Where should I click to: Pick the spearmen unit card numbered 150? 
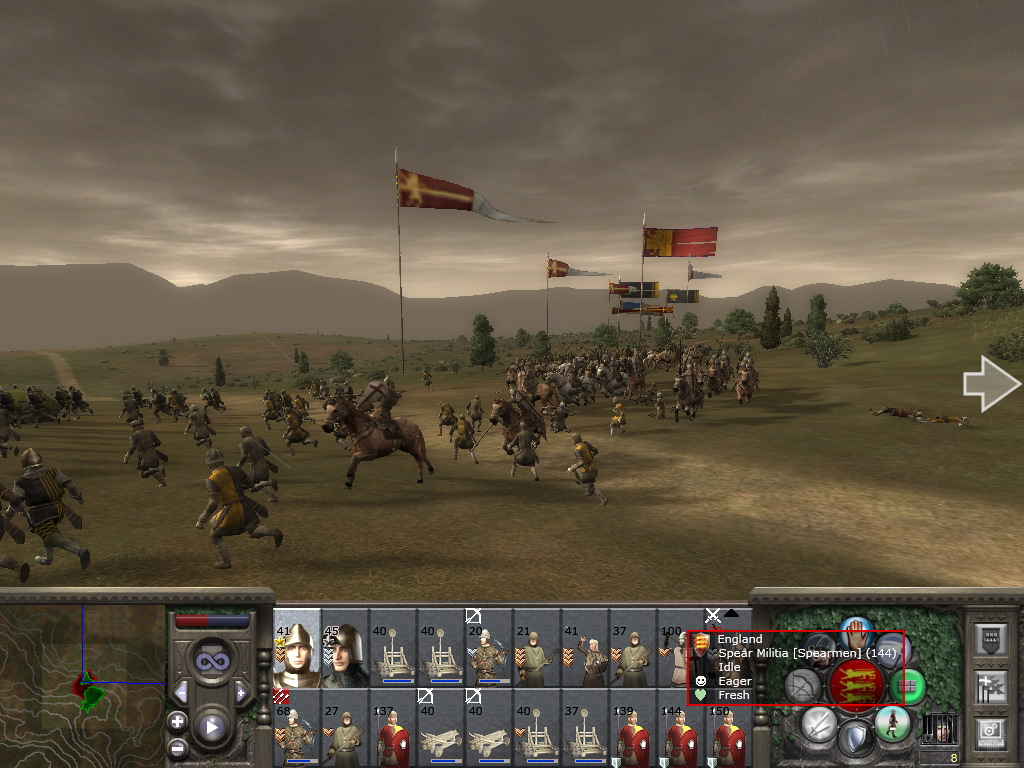click(730, 728)
